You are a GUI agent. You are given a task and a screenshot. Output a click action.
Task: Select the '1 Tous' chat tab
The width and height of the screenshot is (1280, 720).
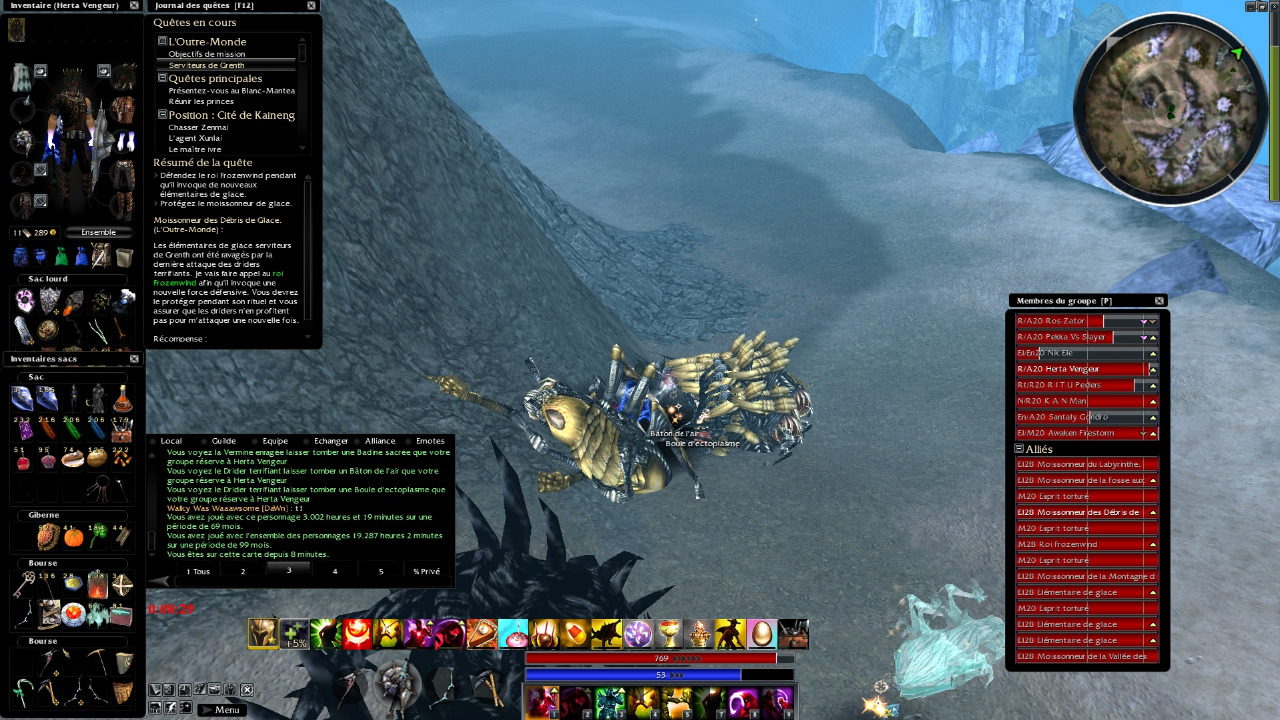pos(197,571)
